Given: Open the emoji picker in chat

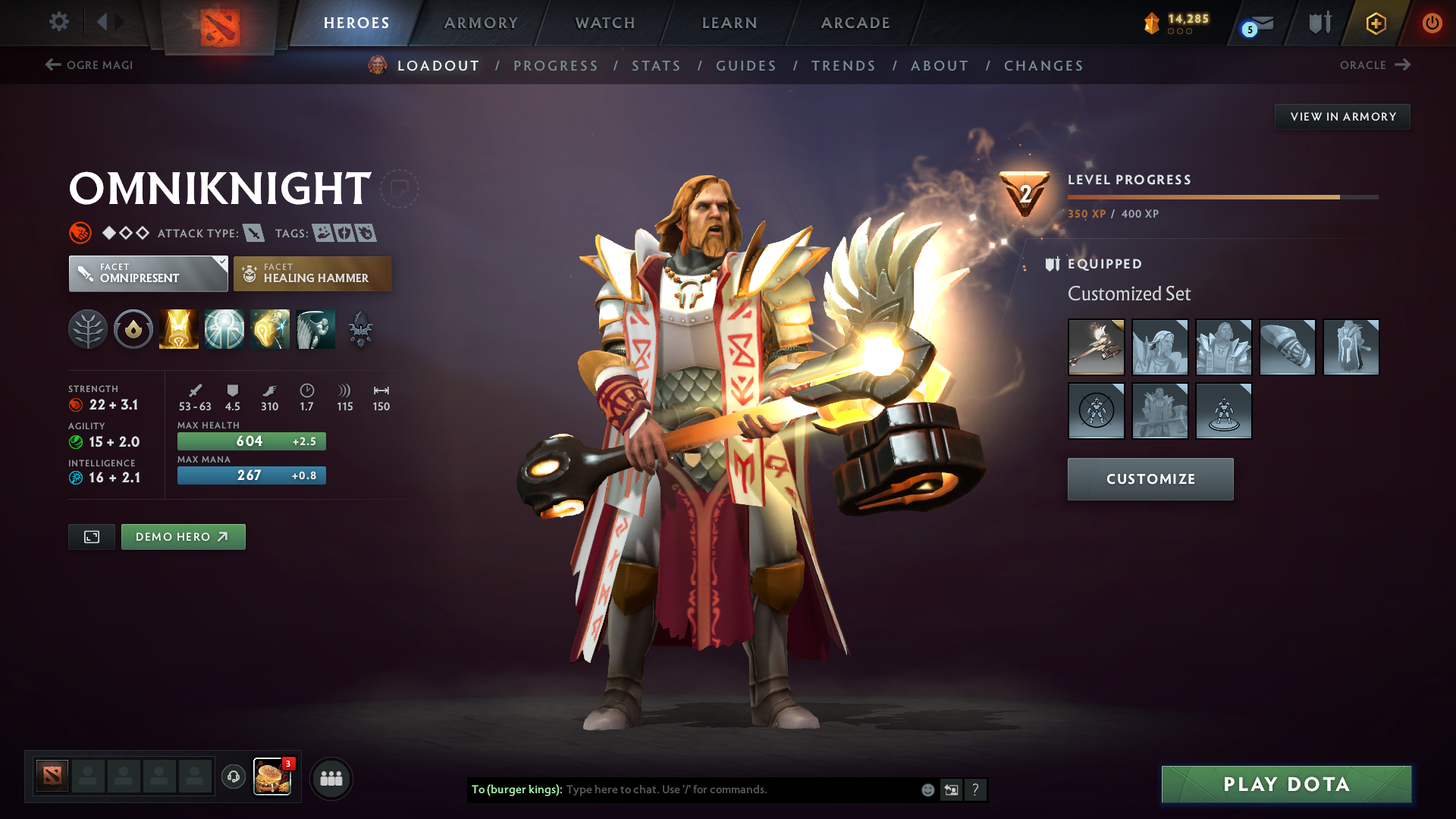Looking at the screenshot, I should 927,789.
